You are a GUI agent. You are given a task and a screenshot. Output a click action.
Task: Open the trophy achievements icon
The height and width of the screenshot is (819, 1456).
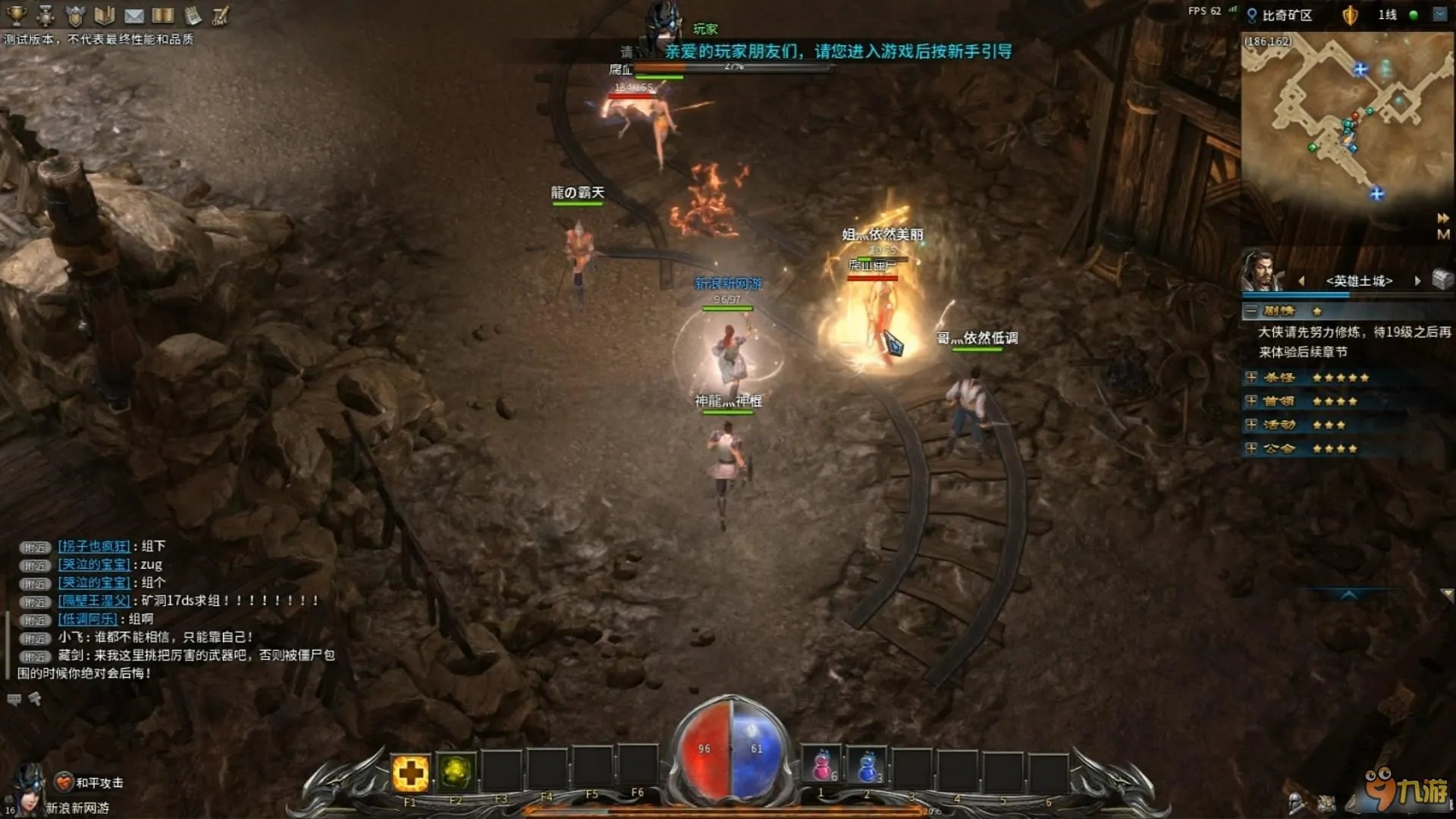tap(16, 14)
